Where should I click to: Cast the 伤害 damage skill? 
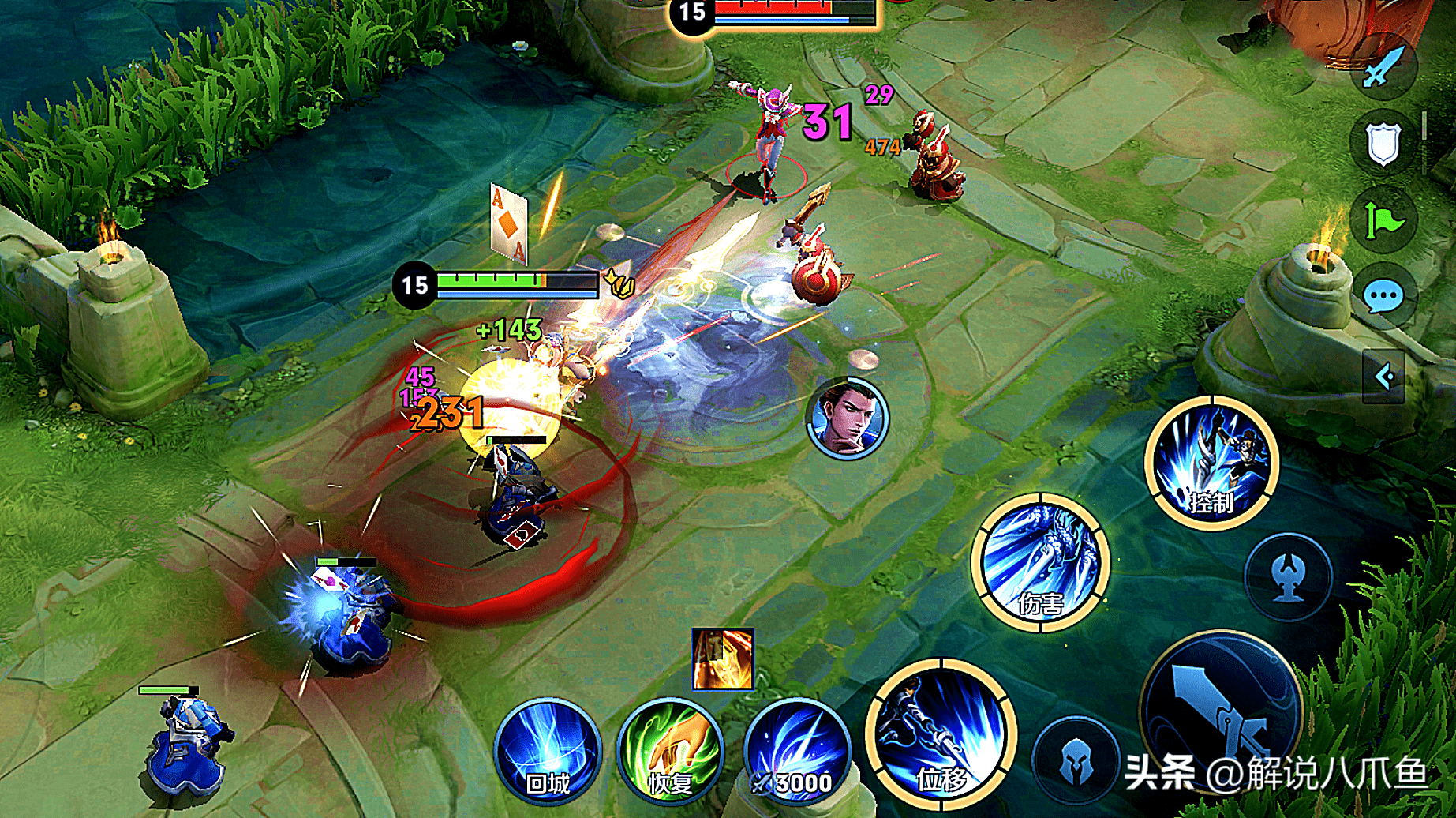pyautogui.click(x=1040, y=562)
